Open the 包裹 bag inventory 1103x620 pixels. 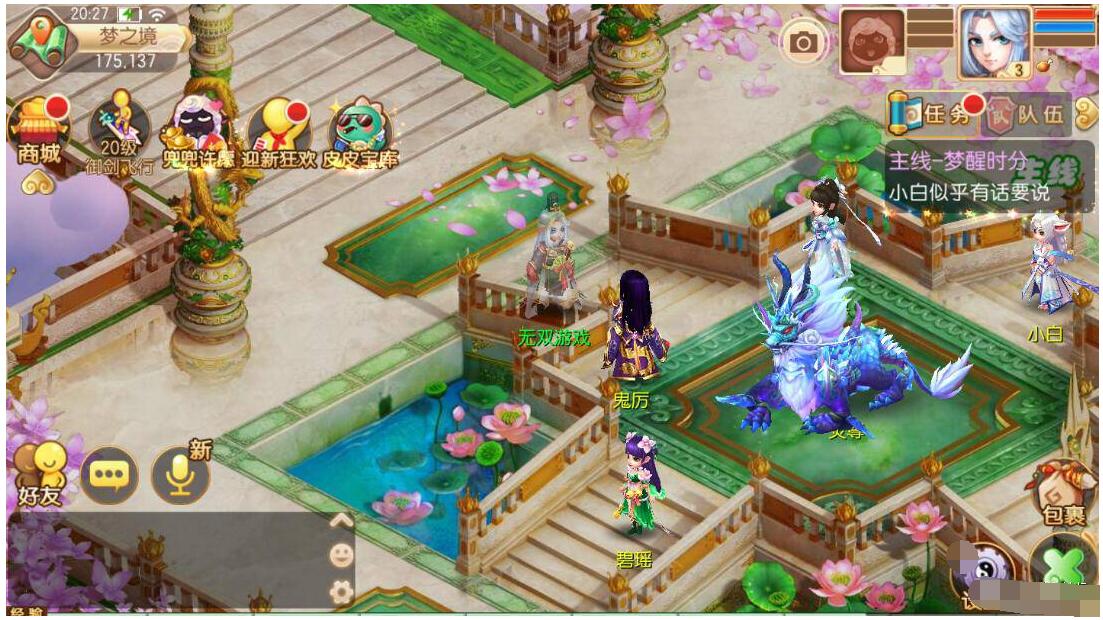(1063, 492)
